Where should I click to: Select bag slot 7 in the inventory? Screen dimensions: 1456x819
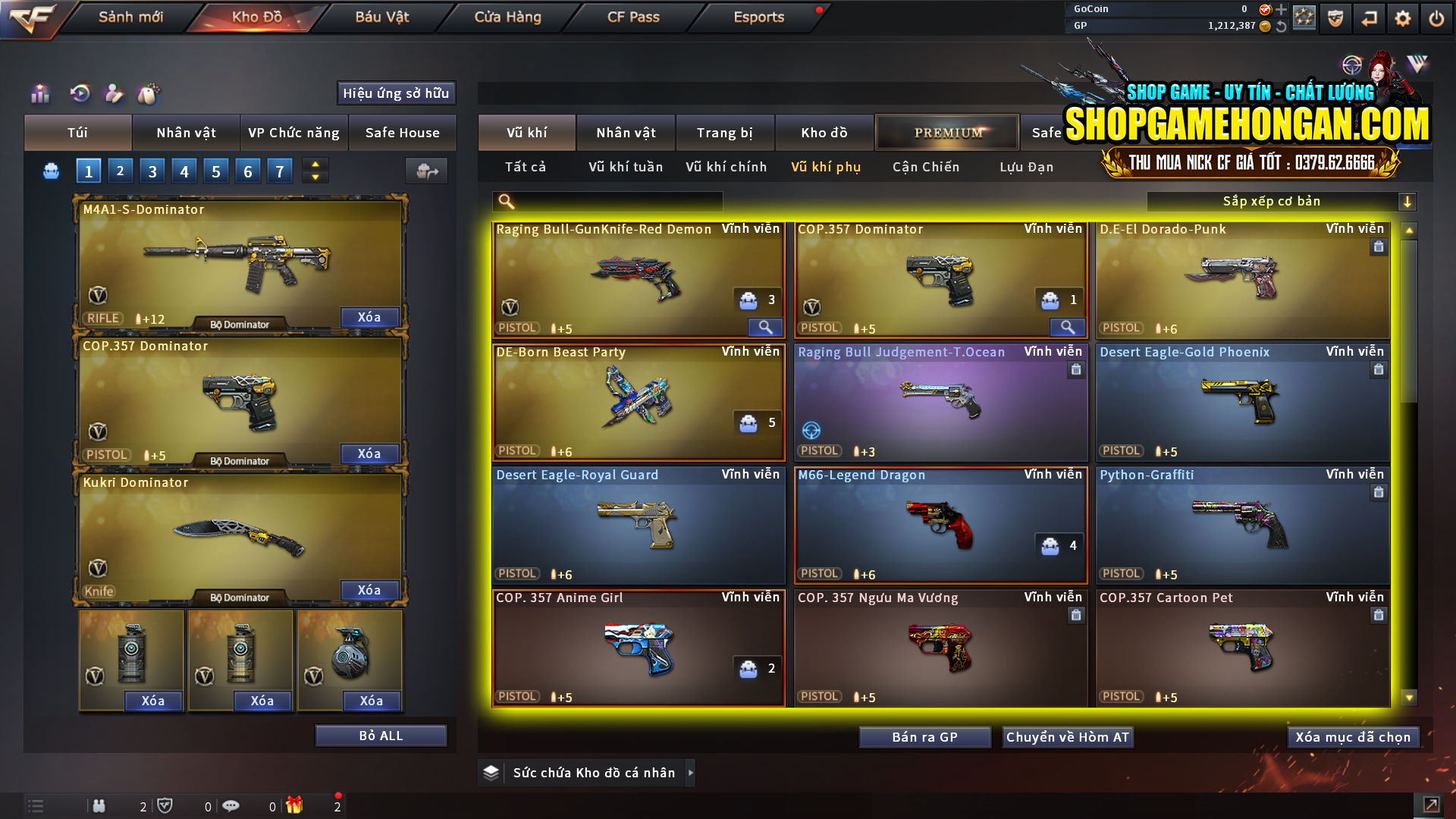pyautogui.click(x=279, y=171)
